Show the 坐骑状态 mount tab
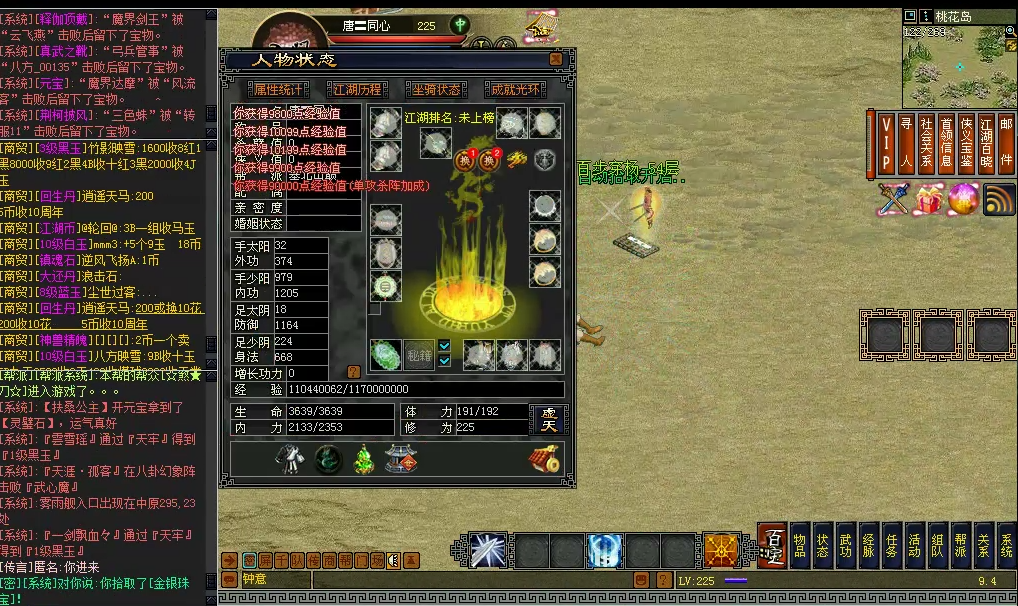 [437, 89]
